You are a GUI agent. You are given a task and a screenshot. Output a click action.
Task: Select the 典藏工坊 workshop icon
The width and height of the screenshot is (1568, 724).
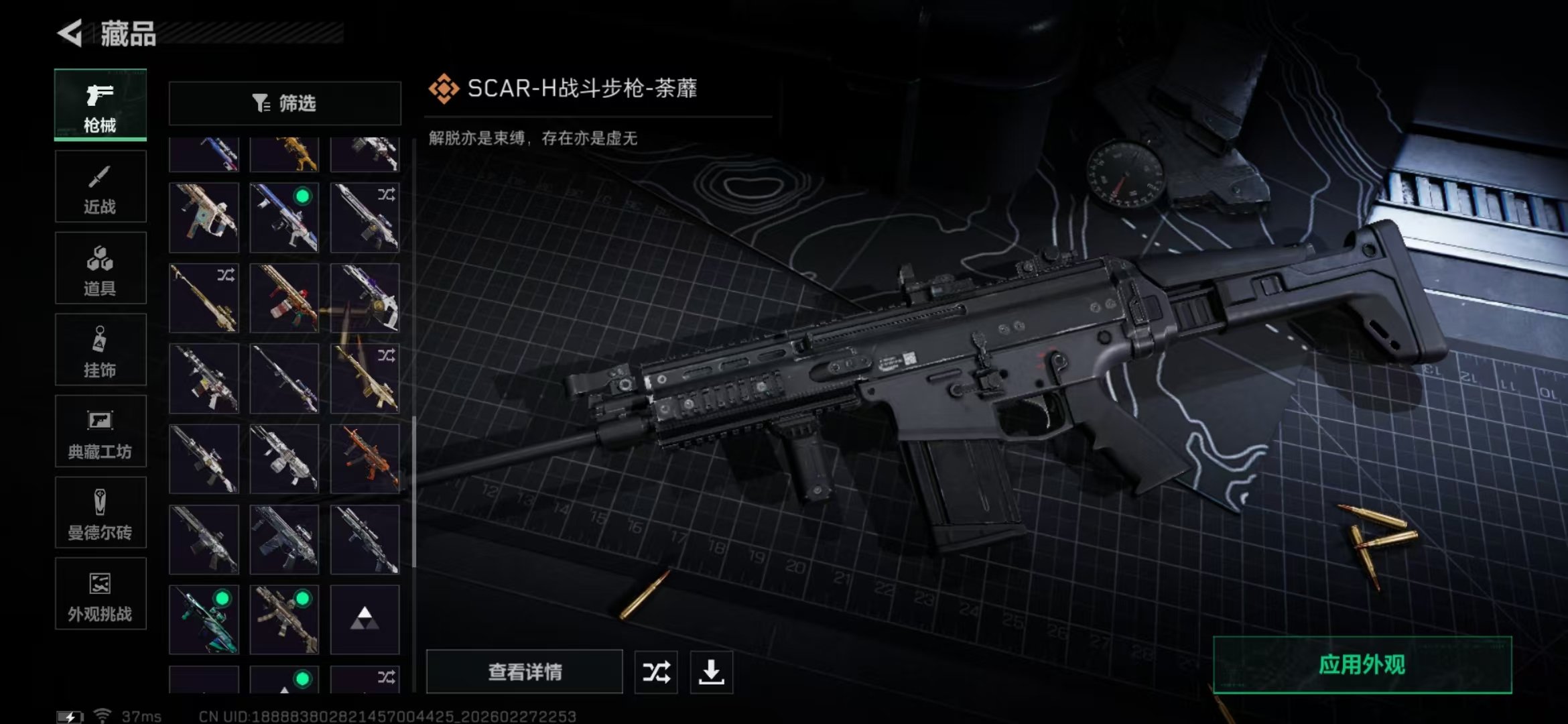(x=101, y=431)
